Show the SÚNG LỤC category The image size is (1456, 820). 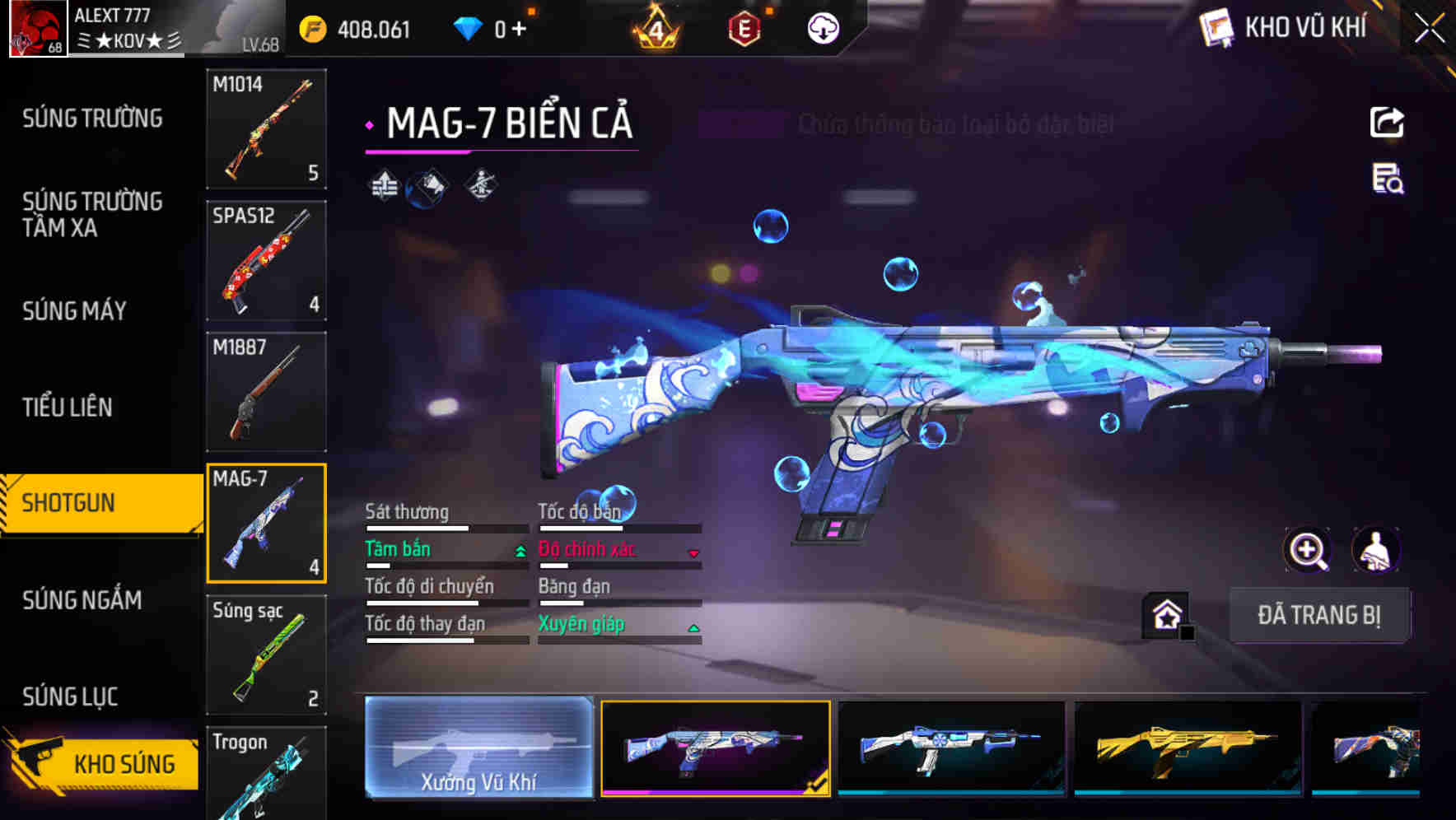pos(70,697)
